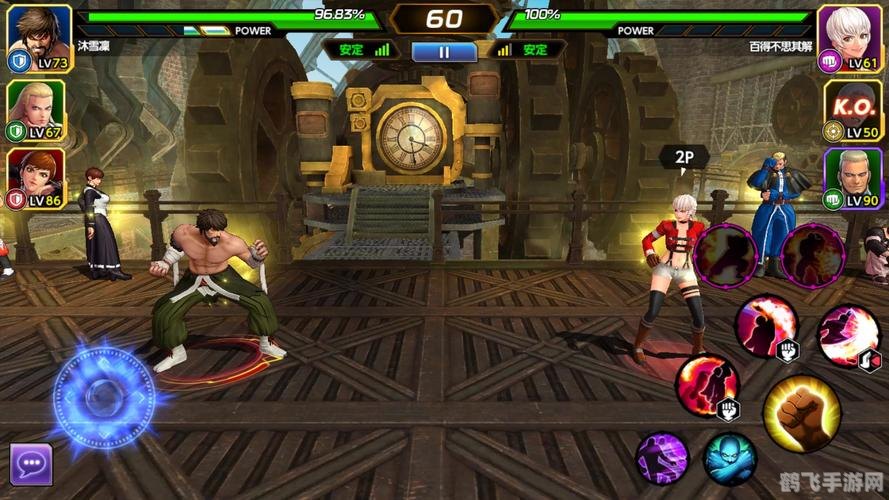
Task: Activate the blue crossed-arms guard skill
Action: click(x=729, y=458)
